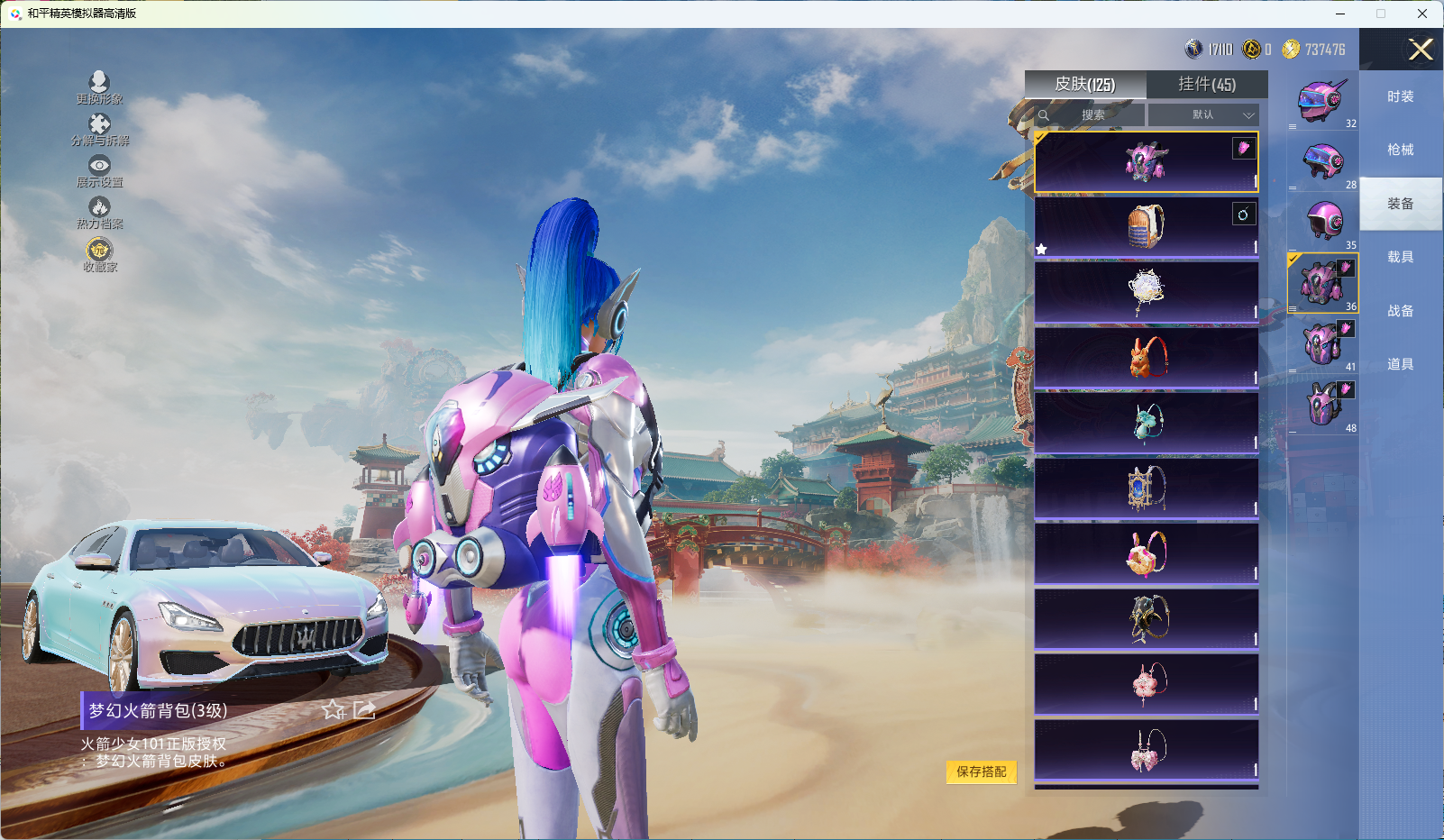Favorite the backpack with the star icon
Viewport: 1444px width, 840px height.
[x=334, y=710]
